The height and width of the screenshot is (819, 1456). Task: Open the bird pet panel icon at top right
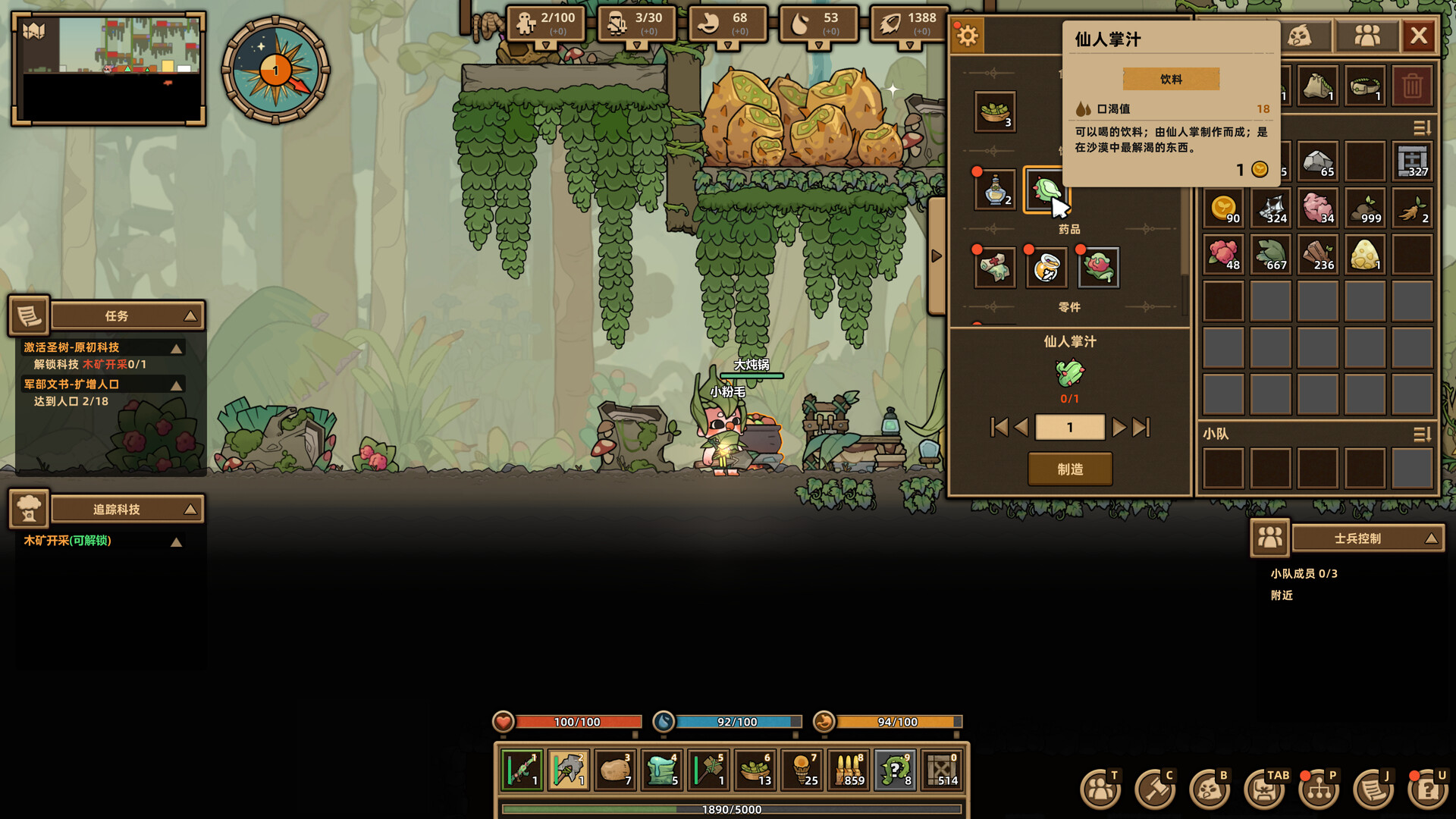(x=1300, y=35)
